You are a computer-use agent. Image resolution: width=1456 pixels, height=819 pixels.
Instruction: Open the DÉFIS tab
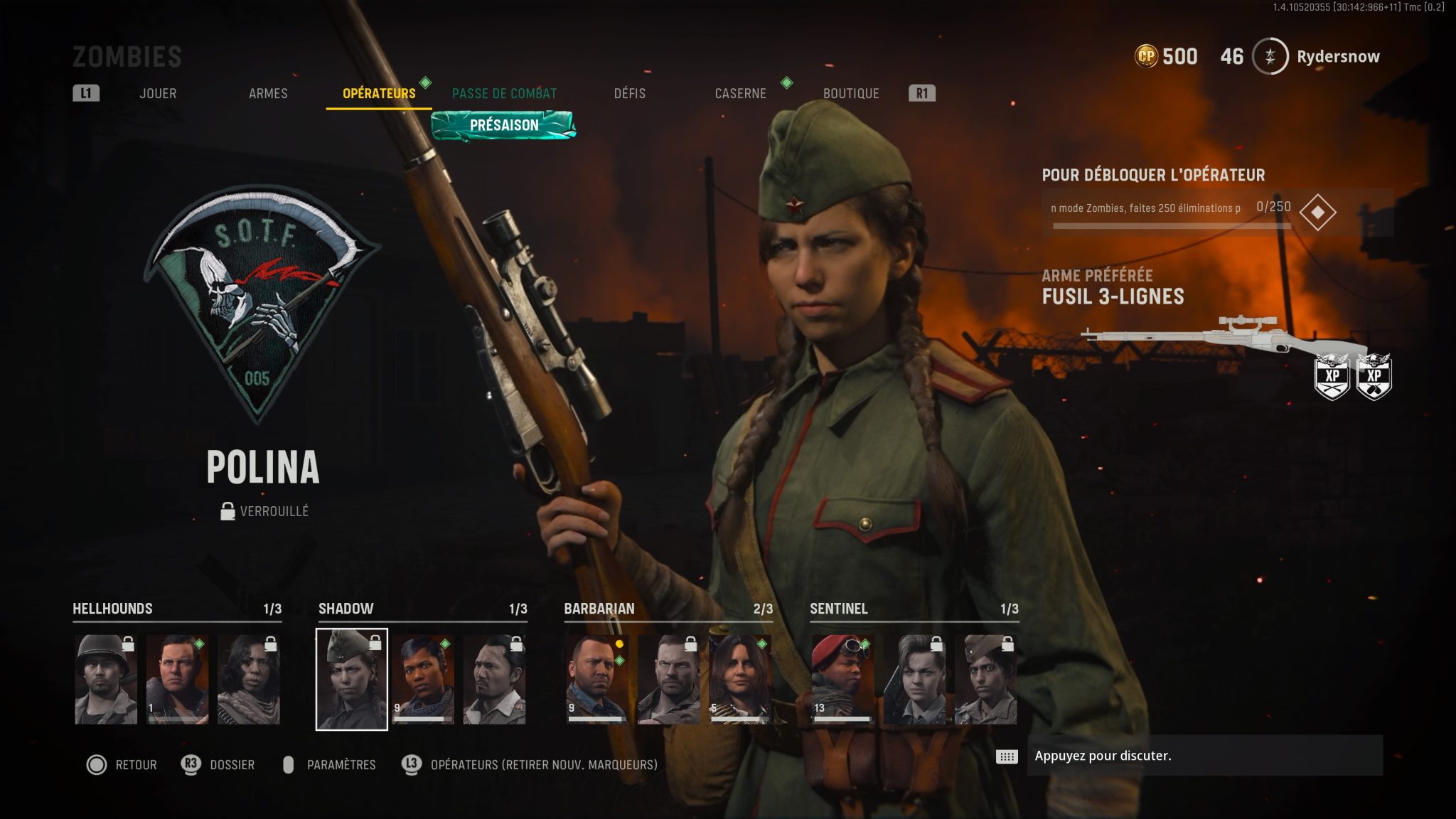[x=630, y=93]
